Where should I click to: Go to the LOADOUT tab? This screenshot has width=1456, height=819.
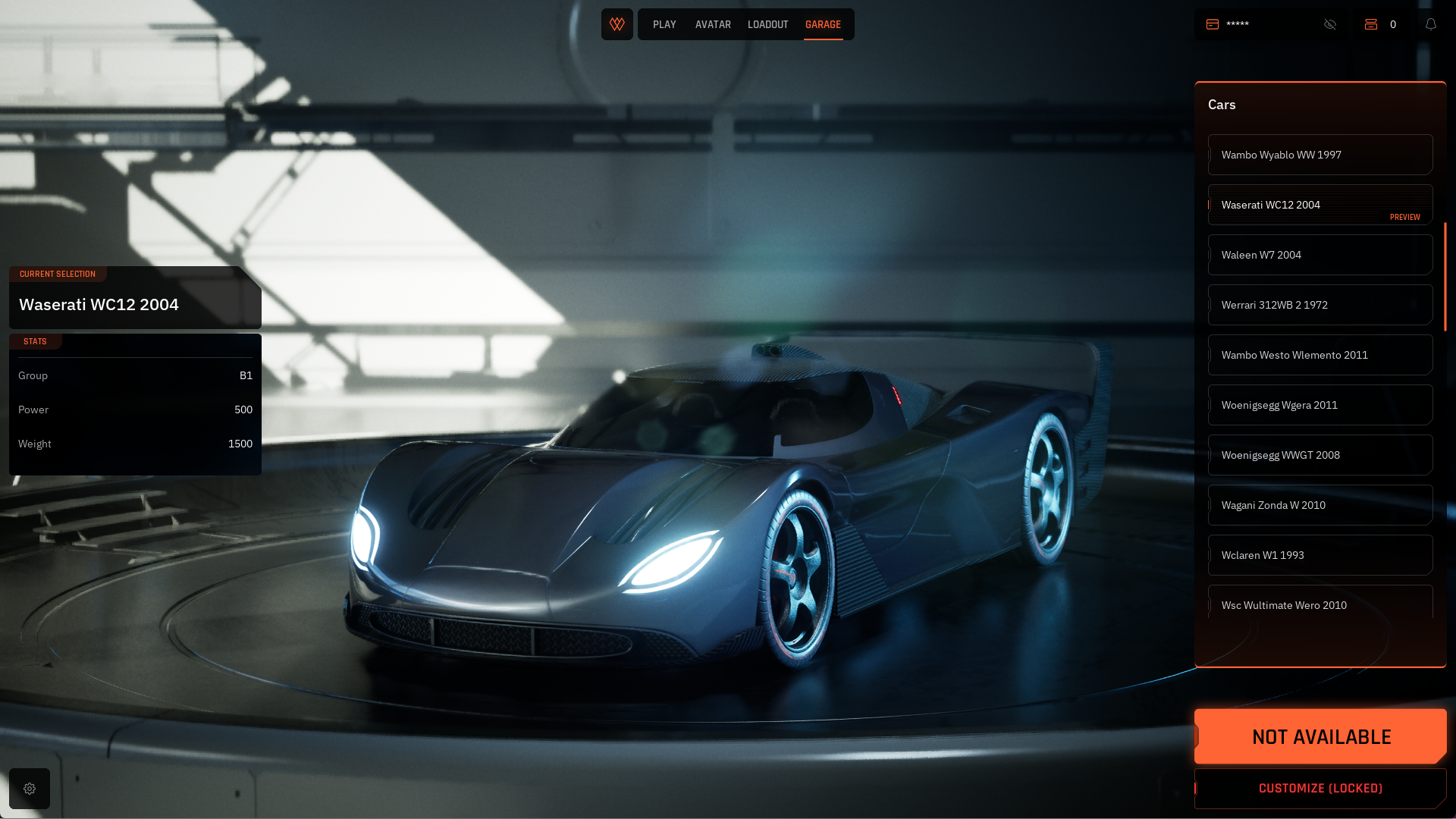pos(767,24)
